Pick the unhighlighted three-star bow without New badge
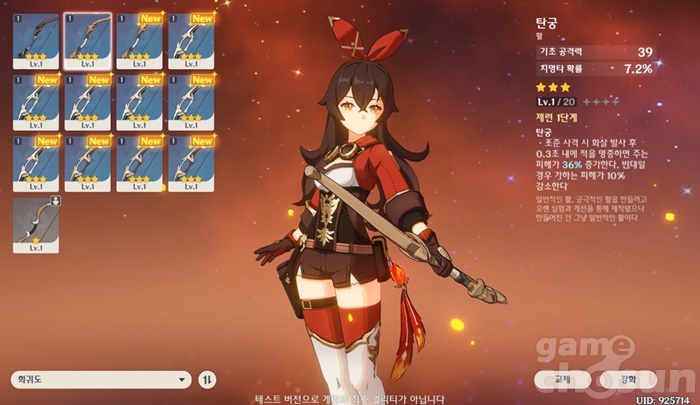The height and width of the screenshot is (405, 700). click(36, 42)
